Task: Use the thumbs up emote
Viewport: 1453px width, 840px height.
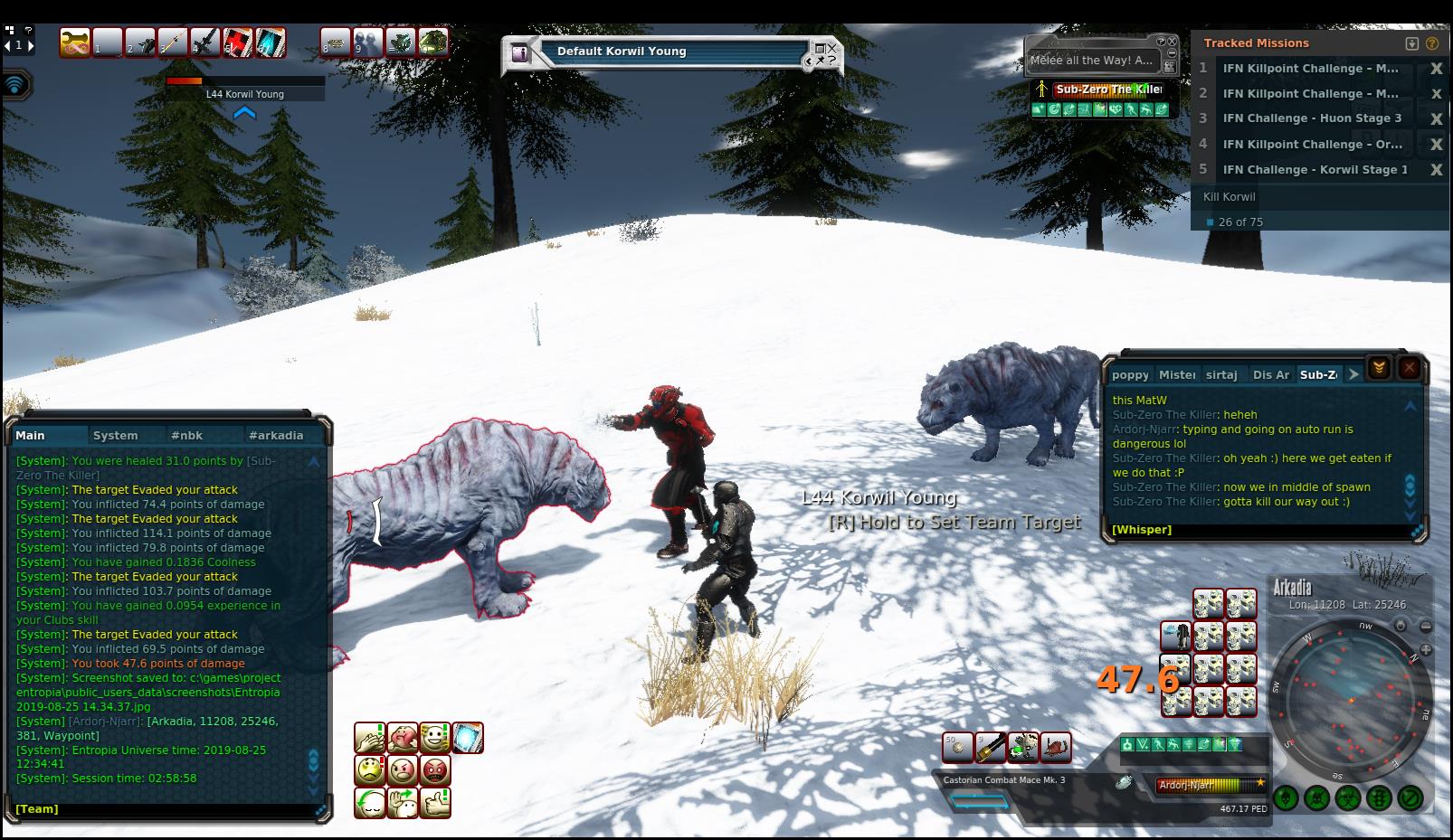Action: (435, 802)
